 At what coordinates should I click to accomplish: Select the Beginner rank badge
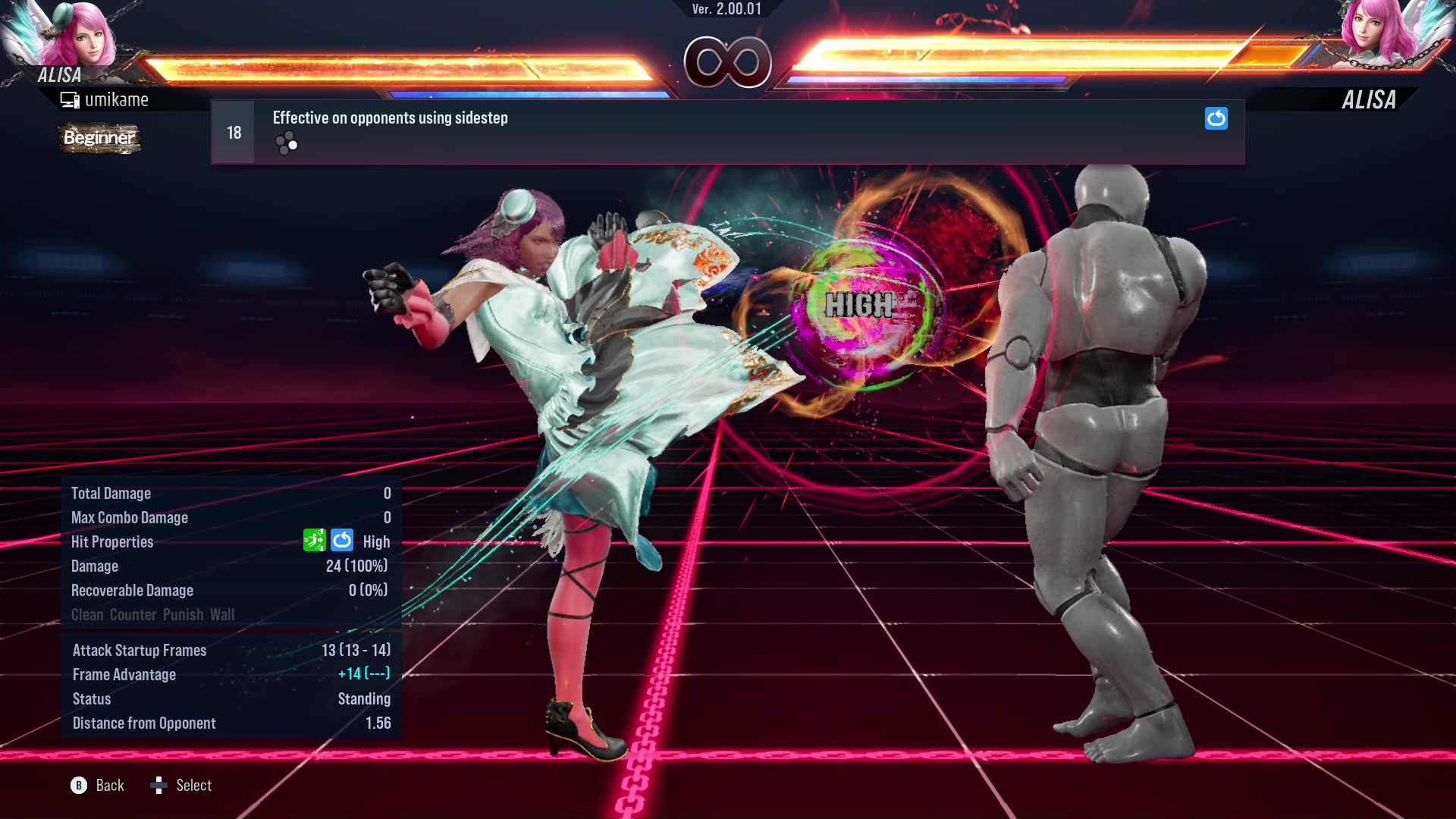pyautogui.click(x=99, y=138)
